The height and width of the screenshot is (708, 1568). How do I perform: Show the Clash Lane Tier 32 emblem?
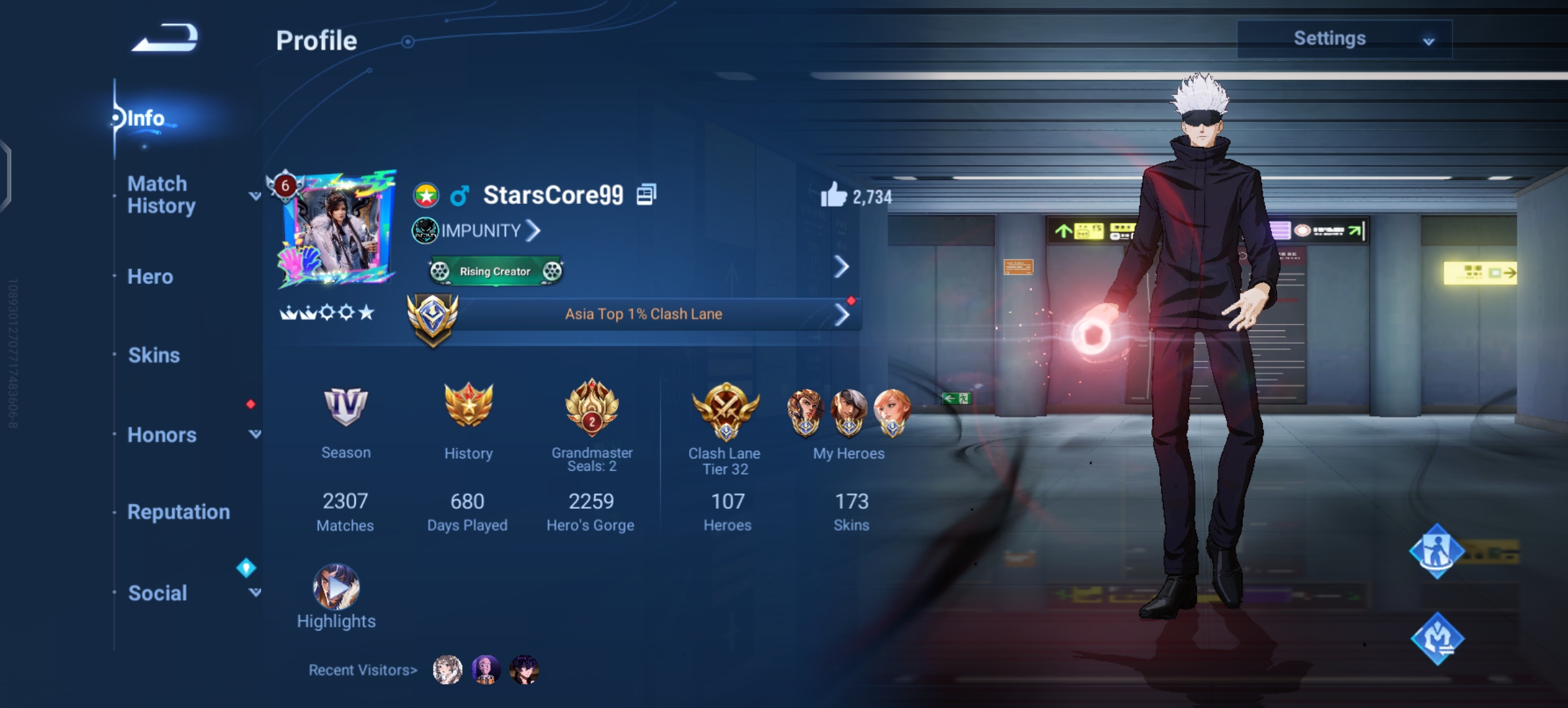[x=726, y=410]
